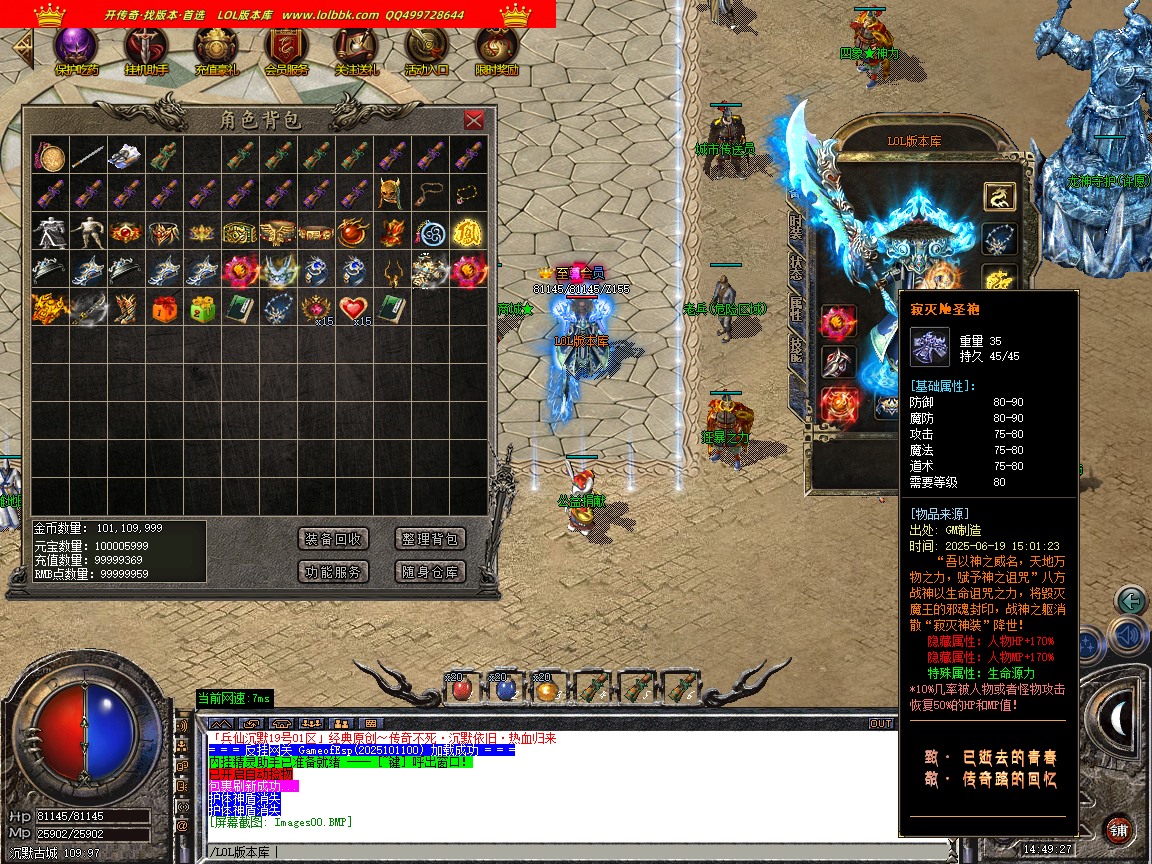
Task: Open the 活动入口 event entrance icon
Action: click(426, 47)
